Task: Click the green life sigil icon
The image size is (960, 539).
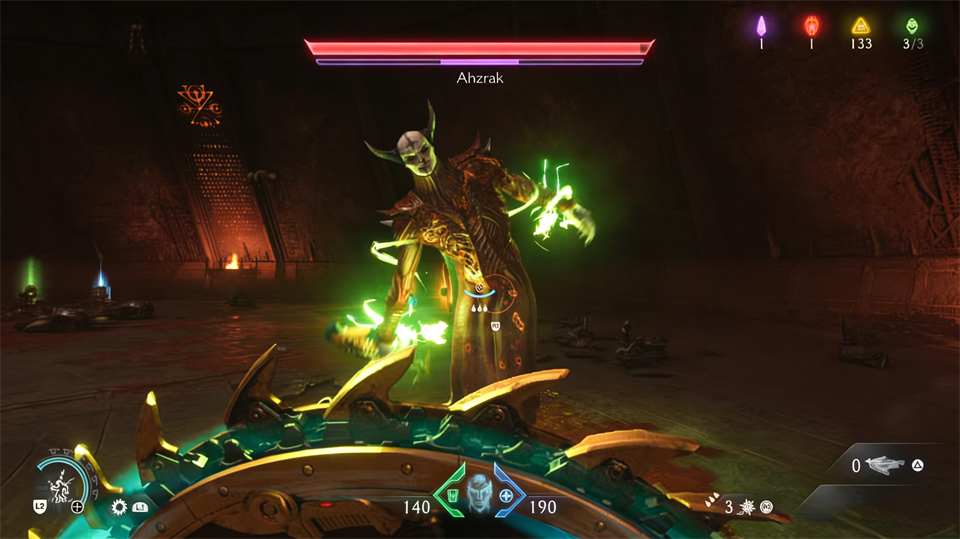Action: tap(911, 26)
